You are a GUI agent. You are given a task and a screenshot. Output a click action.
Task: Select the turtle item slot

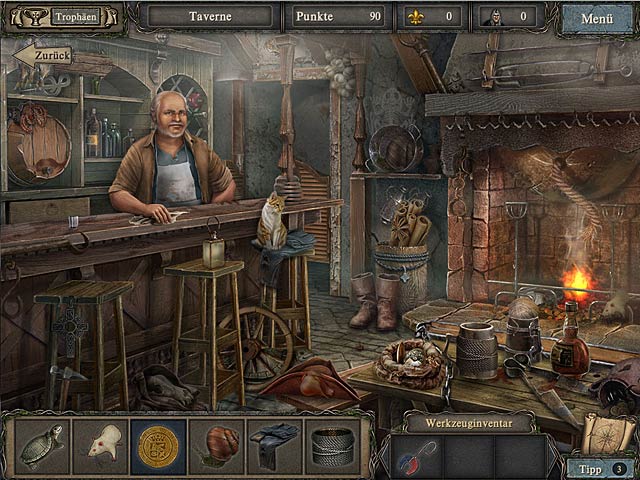(42, 446)
